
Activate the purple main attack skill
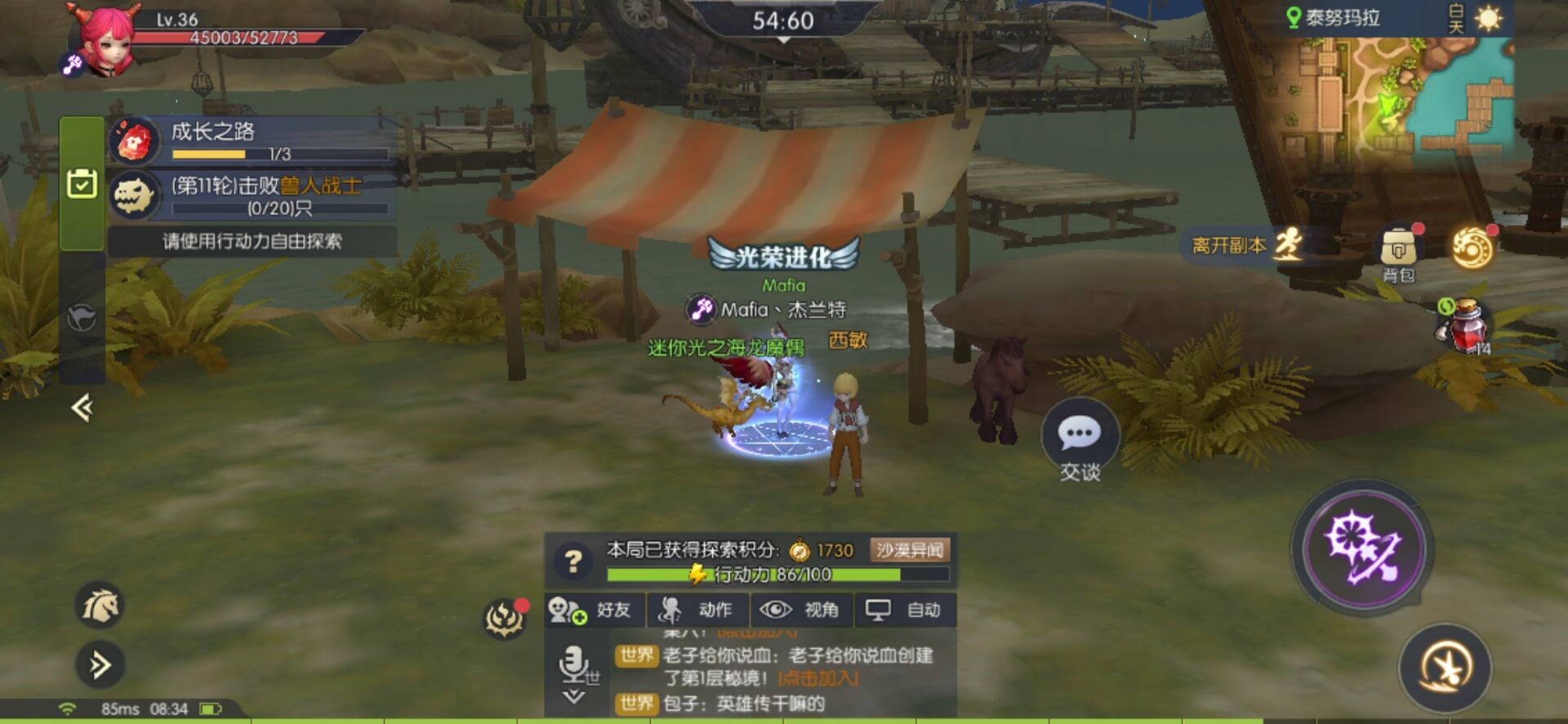click(1362, 547)
